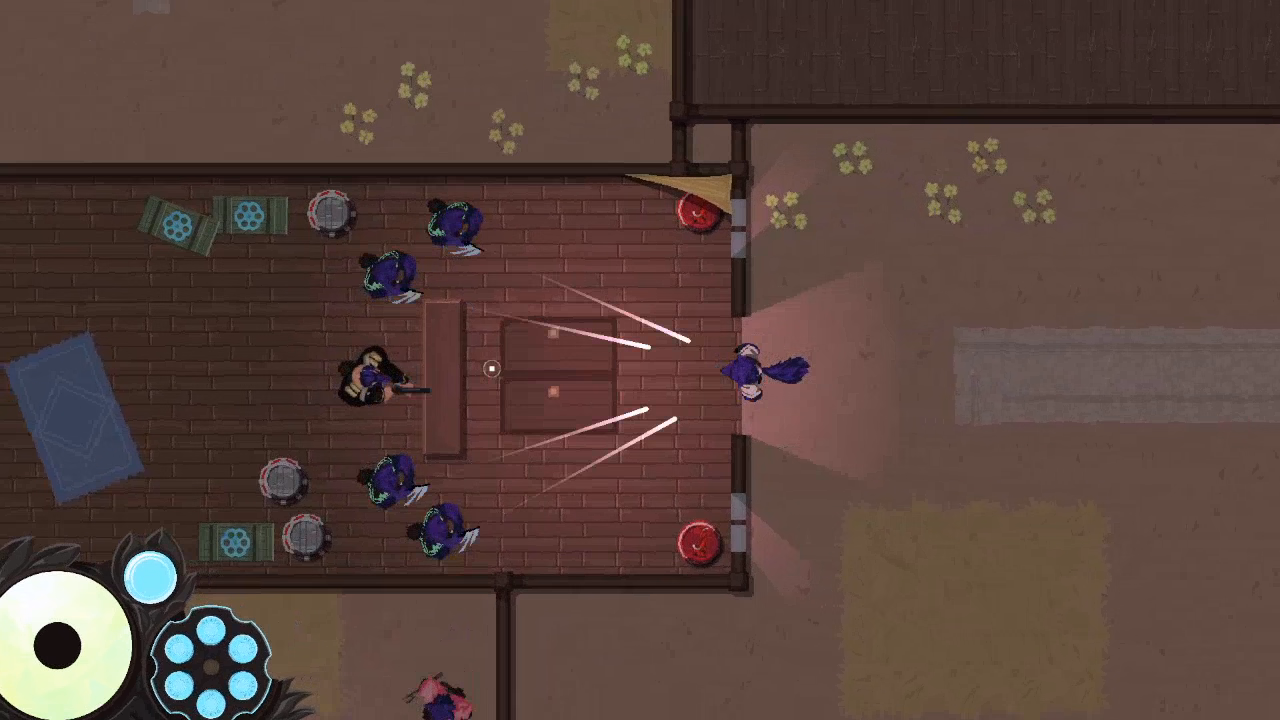Click the wooden table in the room
The image size is (1280, 720).
coord(445,380)
